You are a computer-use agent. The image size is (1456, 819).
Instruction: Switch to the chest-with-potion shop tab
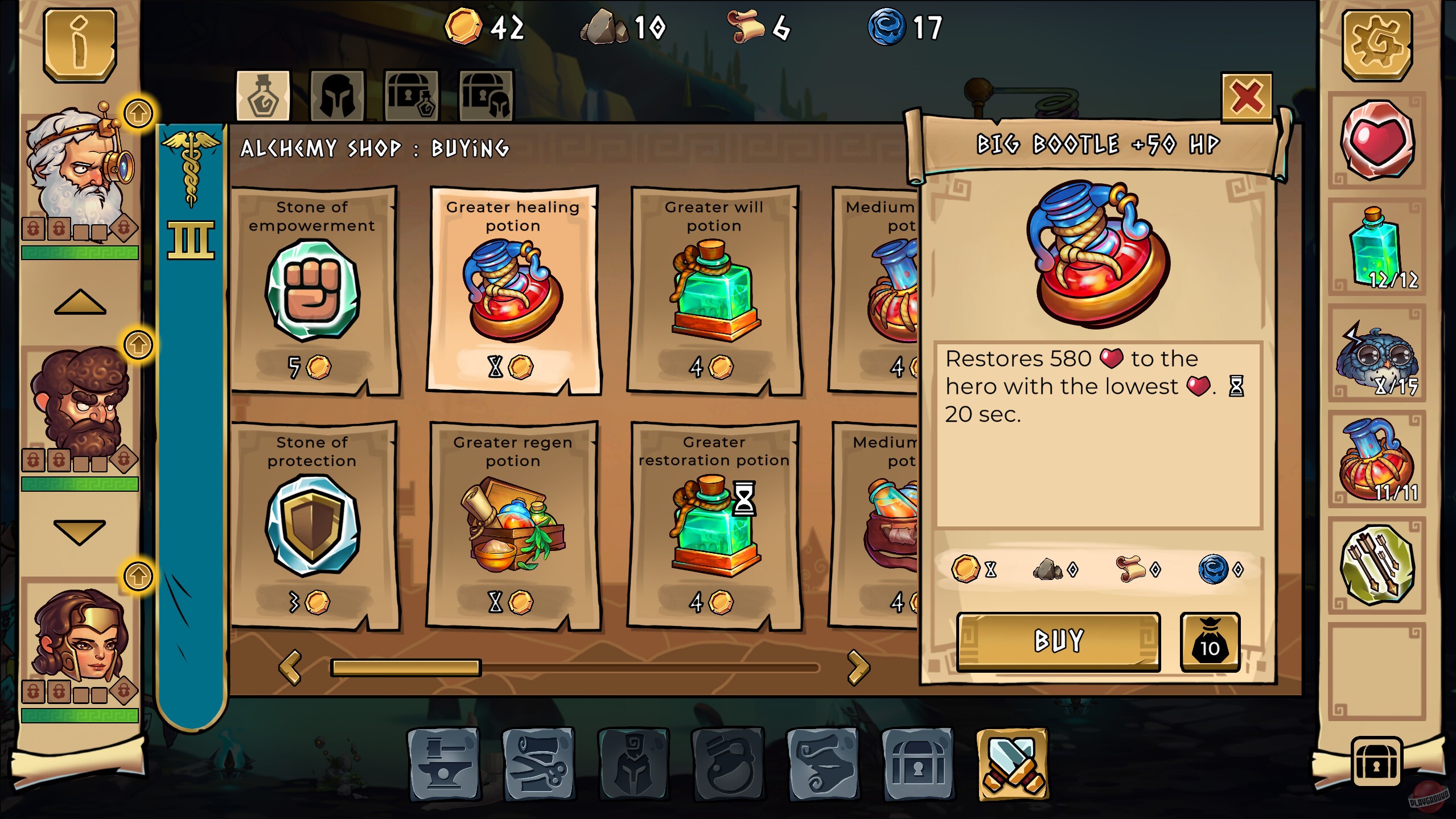pyautogui.click(x=411, y=97)
